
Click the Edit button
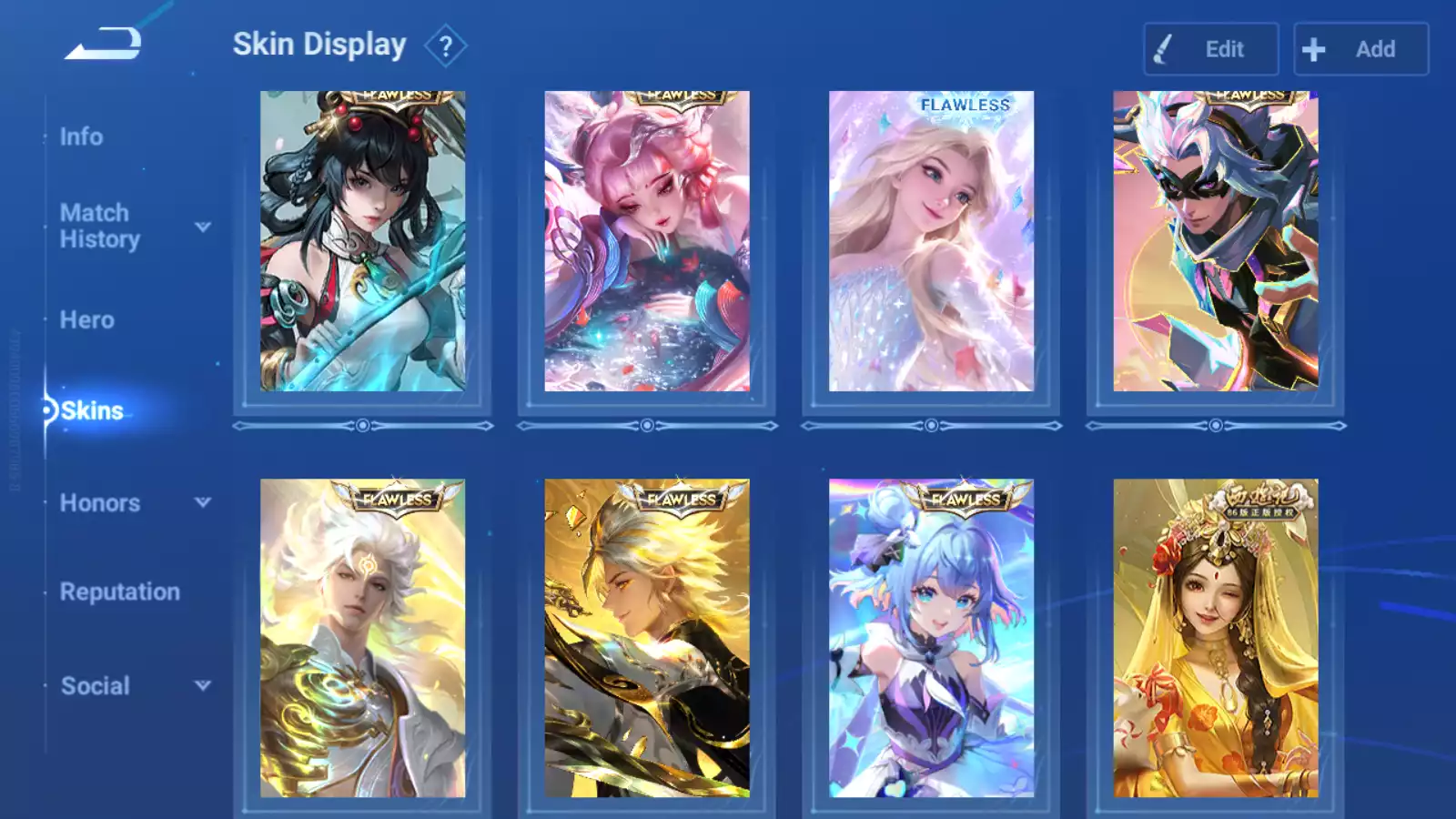click(x=1210, y=49)
